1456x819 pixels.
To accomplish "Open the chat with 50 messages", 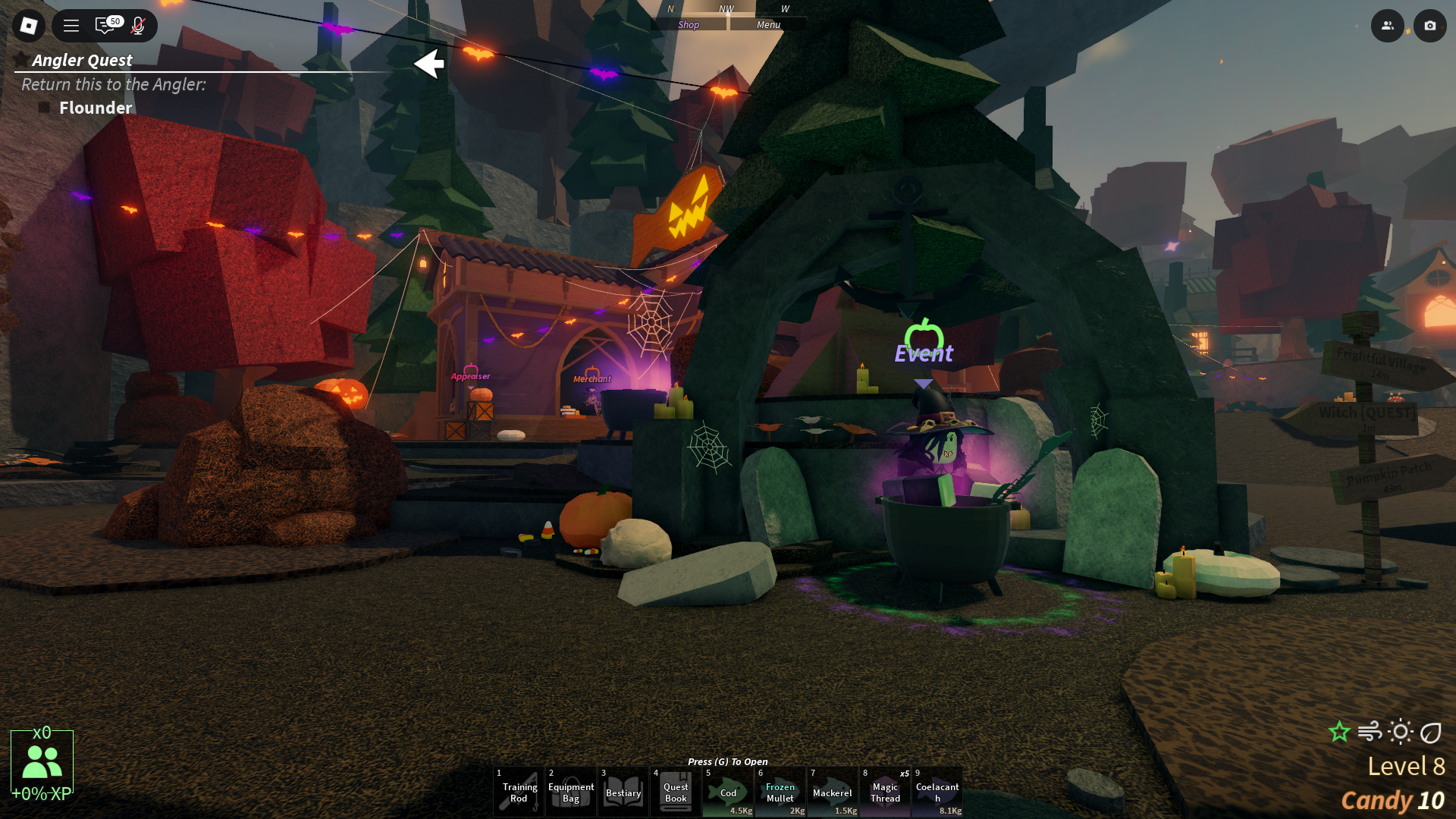I will (105, 26).
